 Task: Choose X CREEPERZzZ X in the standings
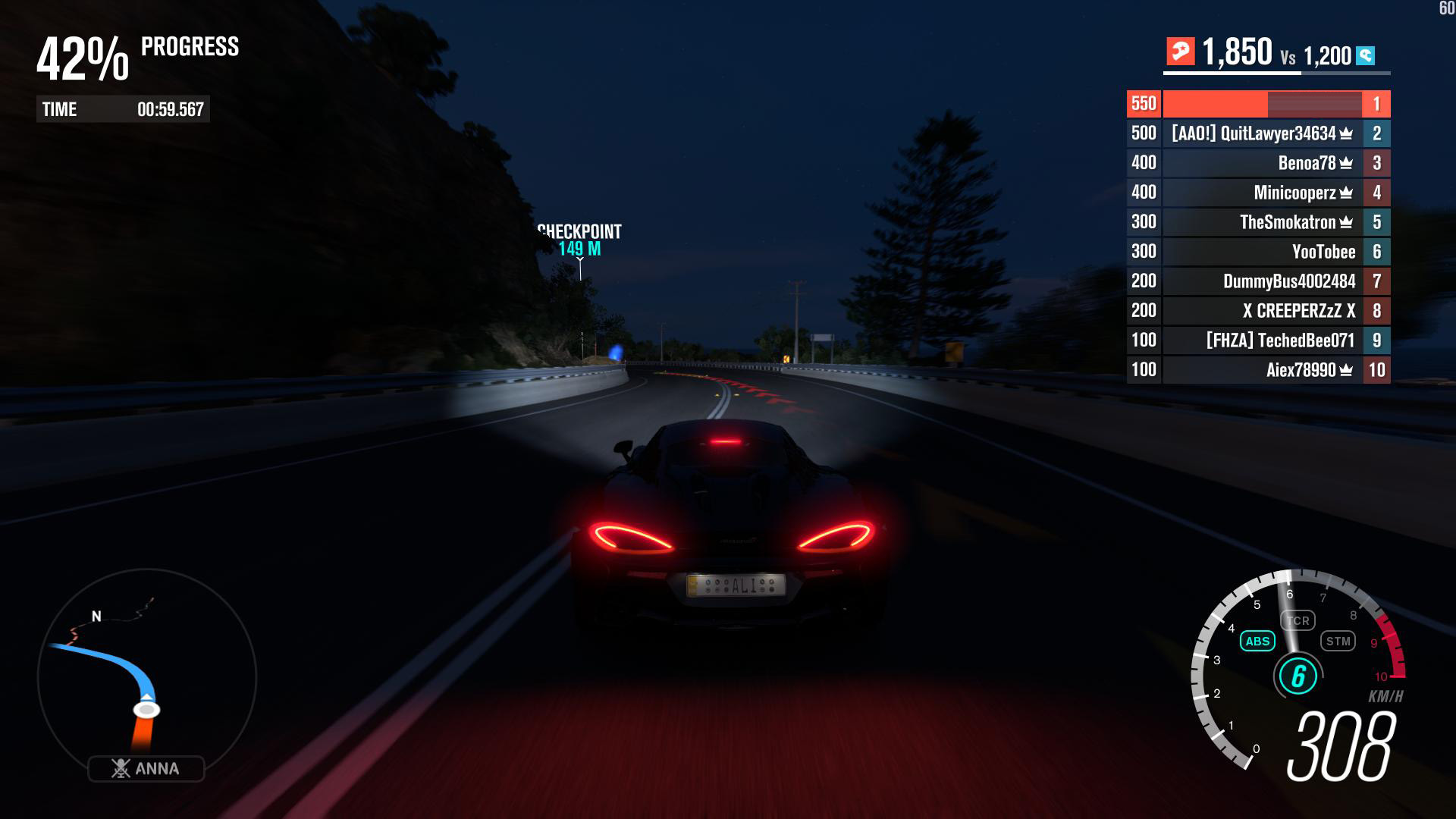coord(1259,311)
